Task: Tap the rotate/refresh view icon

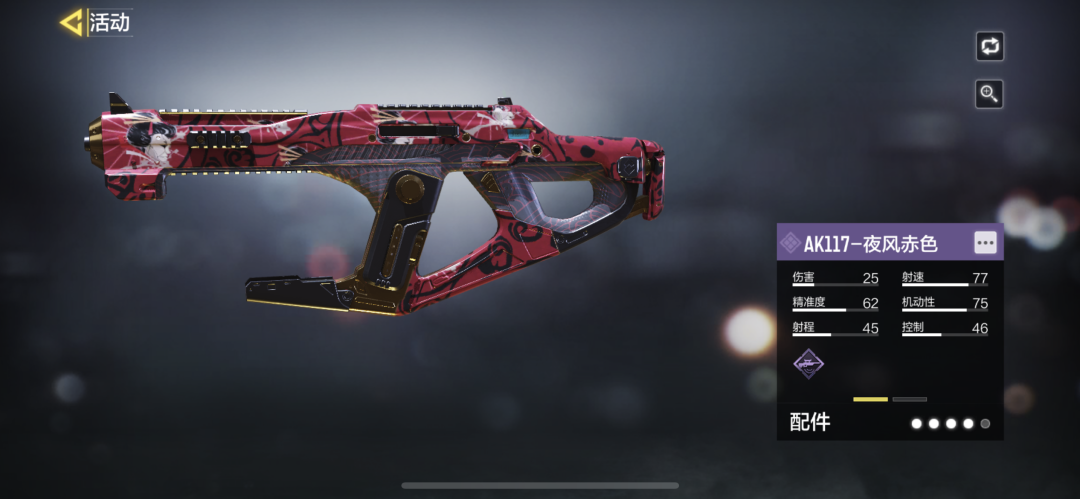Action: tap(990, 46)
